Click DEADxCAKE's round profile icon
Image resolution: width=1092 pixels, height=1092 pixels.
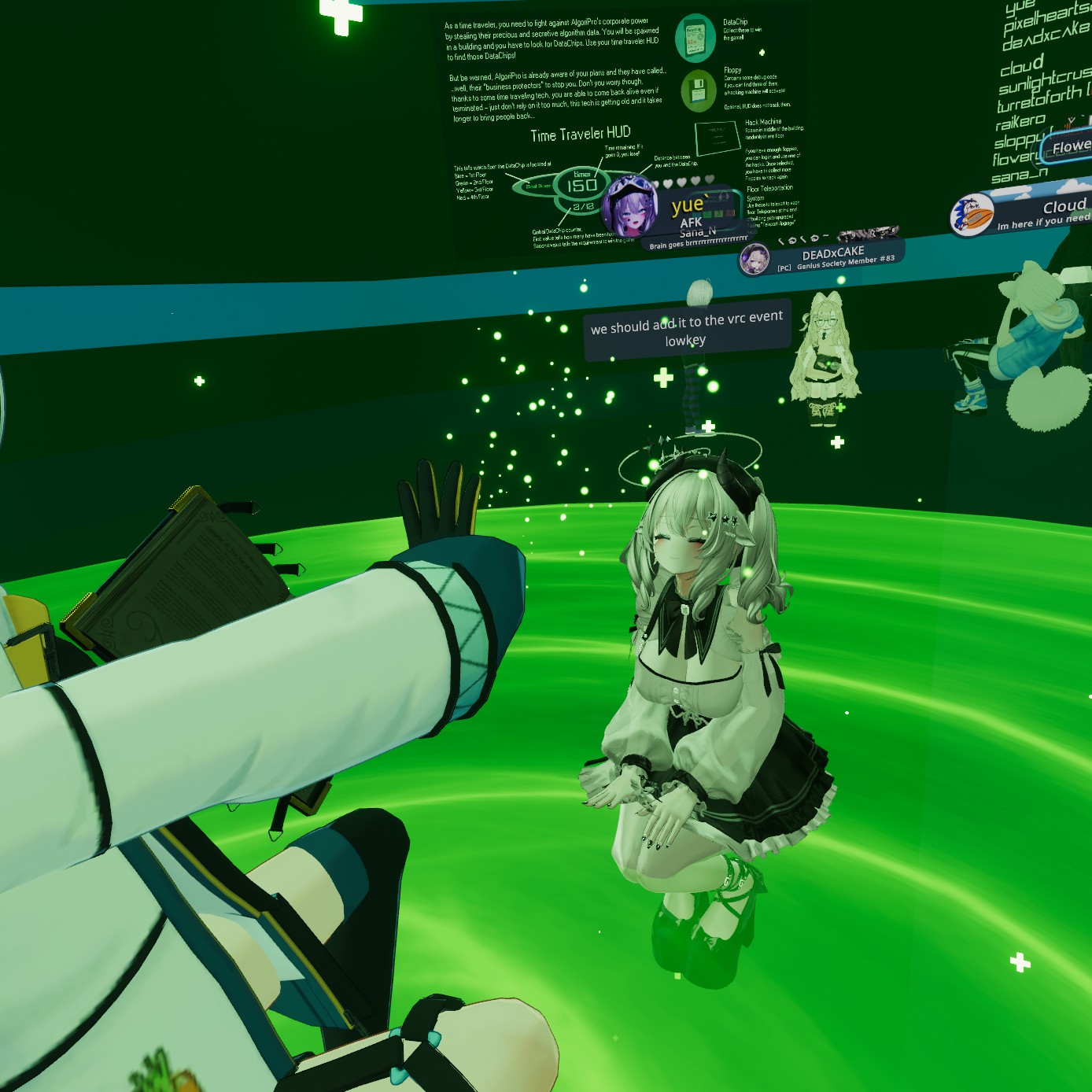[x=755, y=260]
